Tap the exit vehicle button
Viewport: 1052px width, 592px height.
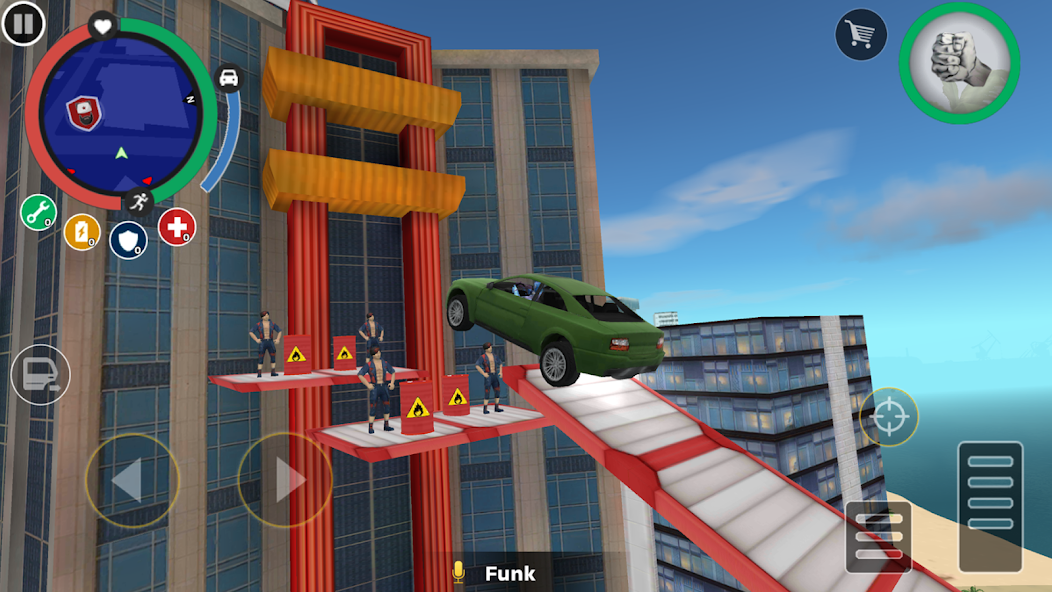click(40, 375)
